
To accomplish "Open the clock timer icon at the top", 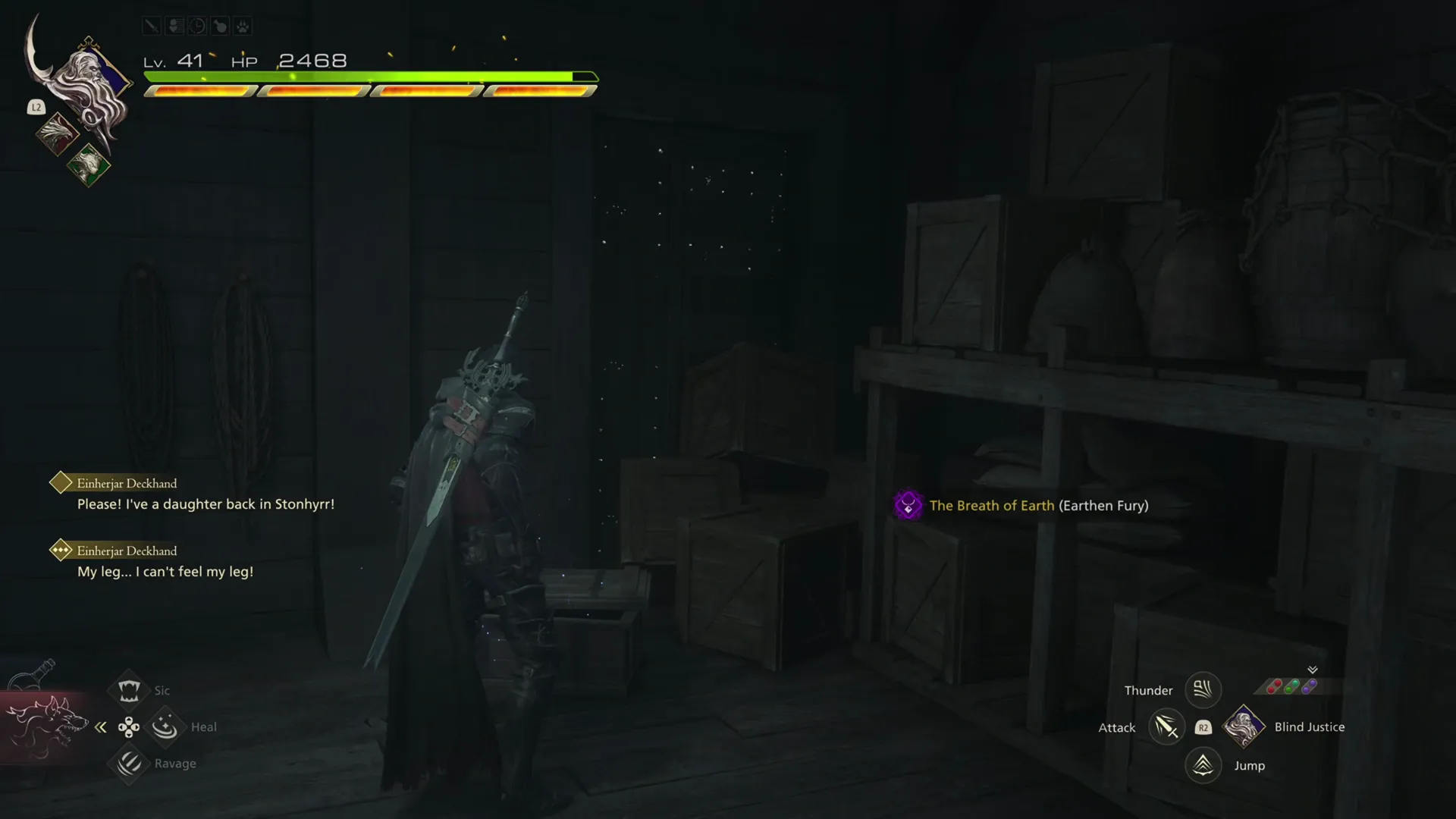I will click(x=197, y=25).
